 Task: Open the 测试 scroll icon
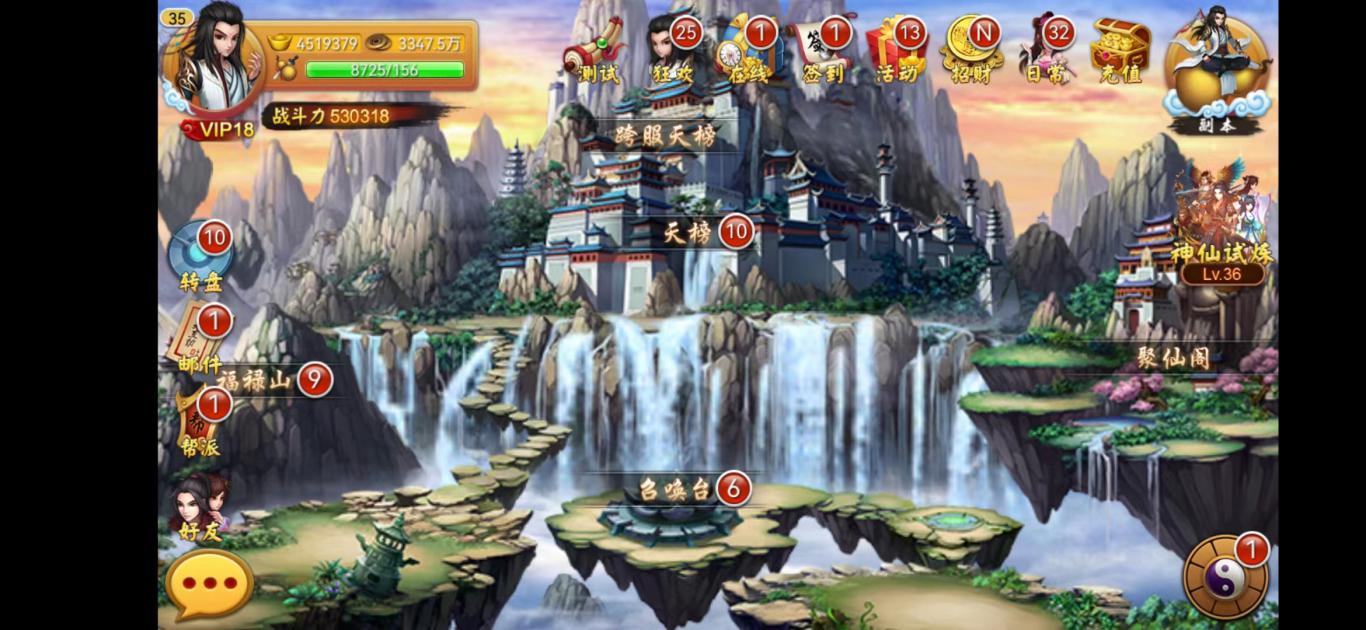[594, 53]
